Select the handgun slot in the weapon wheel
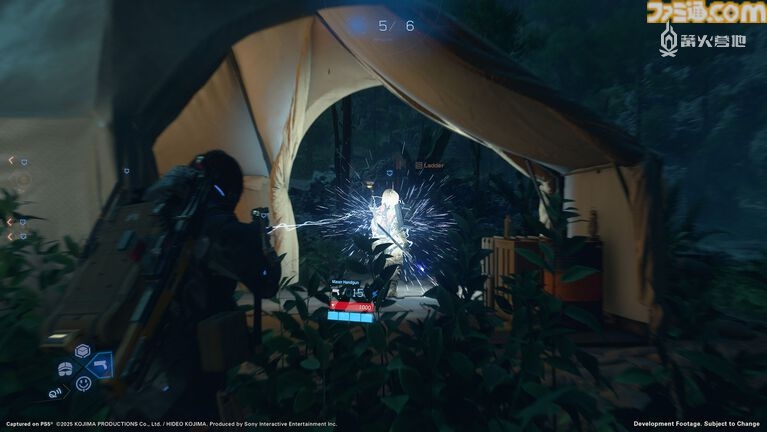Screen dimensions: 767x432 (101, 365)
